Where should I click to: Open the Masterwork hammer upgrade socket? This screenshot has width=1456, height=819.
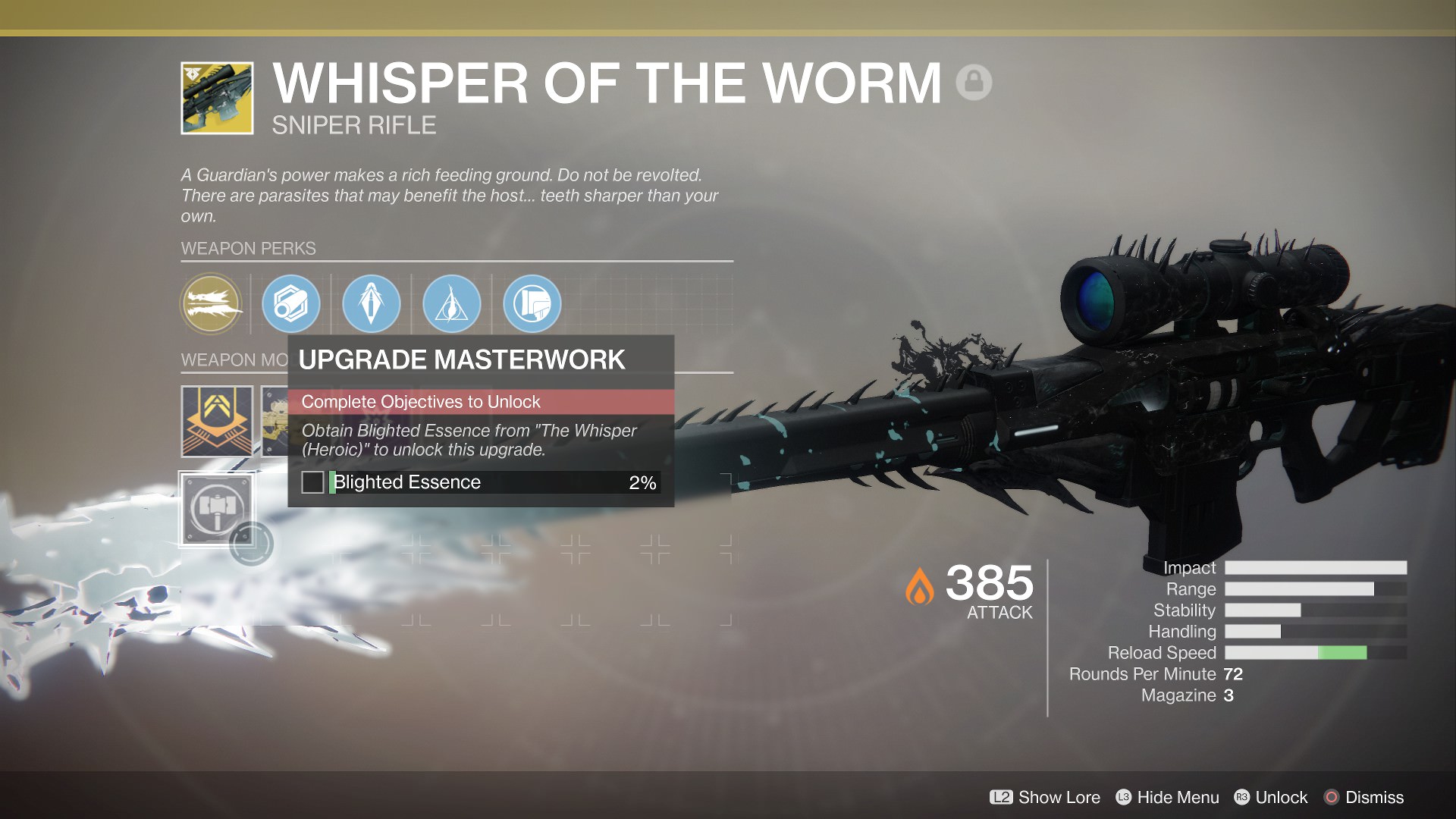click(x=218, y=508)
